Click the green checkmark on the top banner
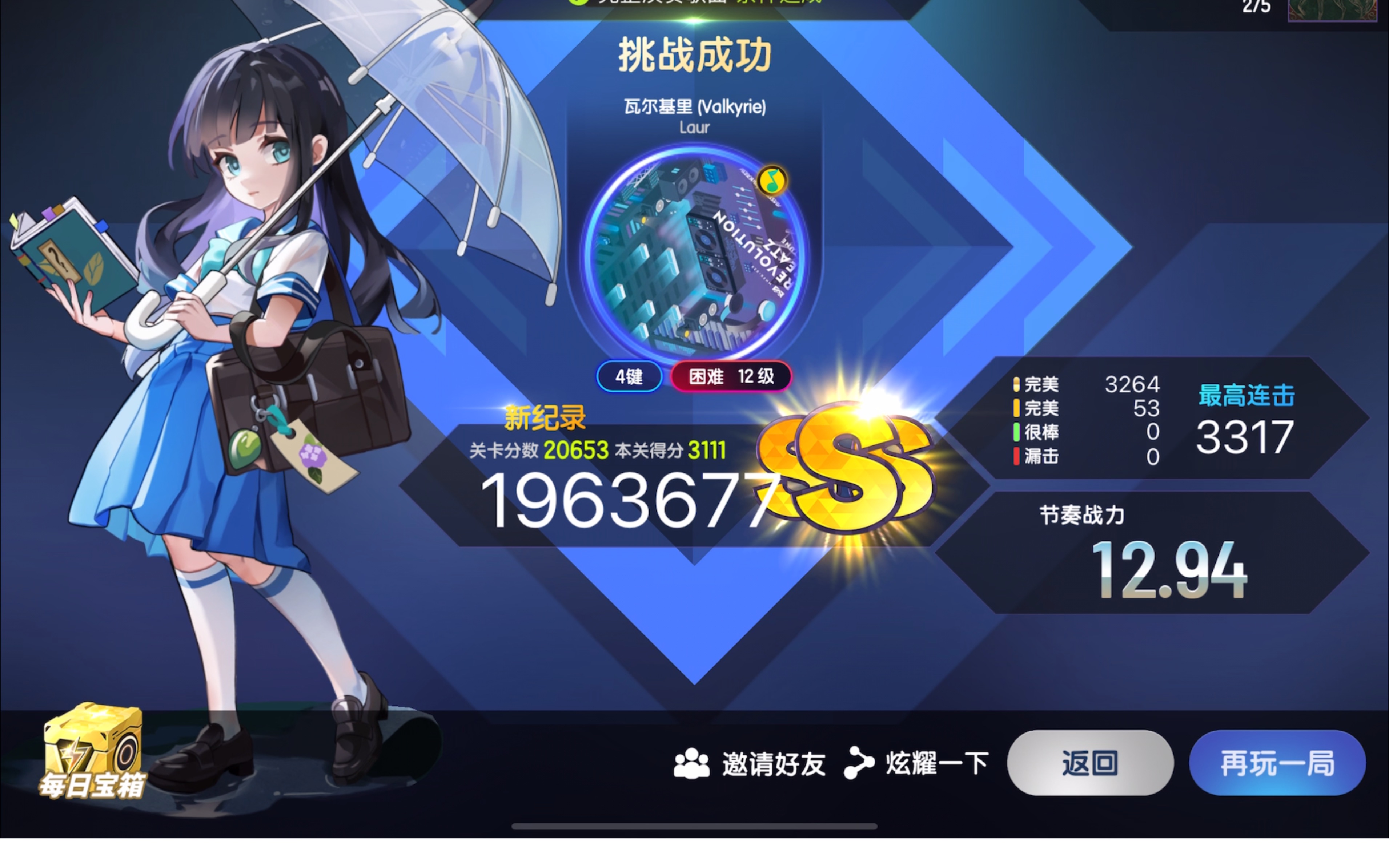1389x868 pixels. [578, 3]
